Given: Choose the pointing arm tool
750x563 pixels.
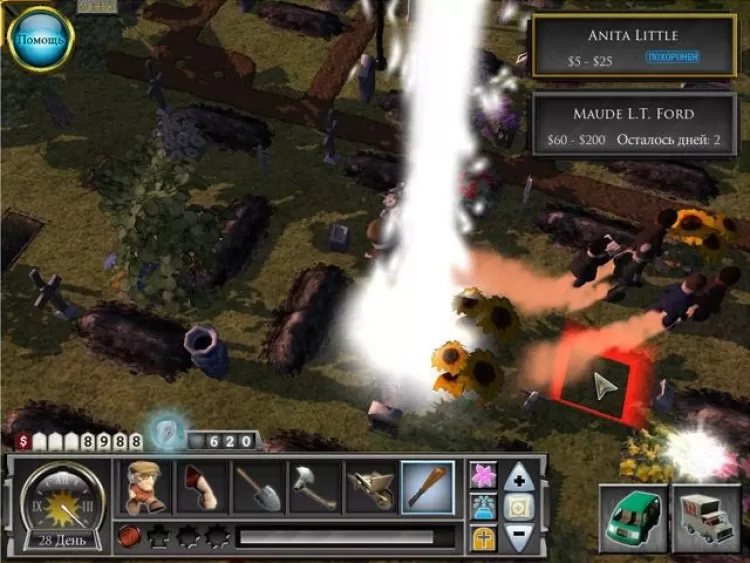Looking at the screenshot, I should click(x=201, y=487).
